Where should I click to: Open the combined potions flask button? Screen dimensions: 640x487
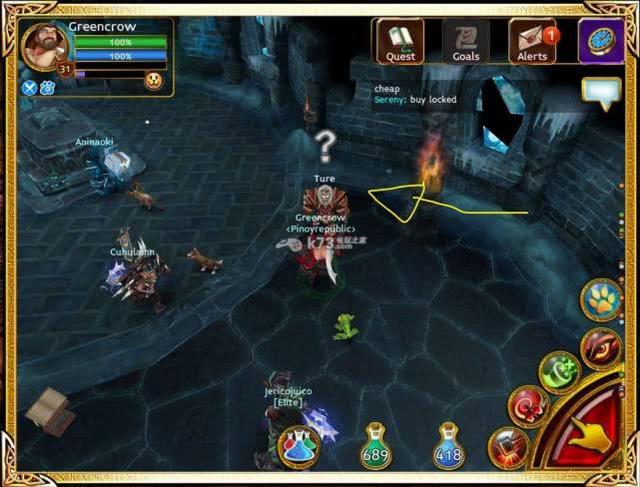tap(299, 446)
